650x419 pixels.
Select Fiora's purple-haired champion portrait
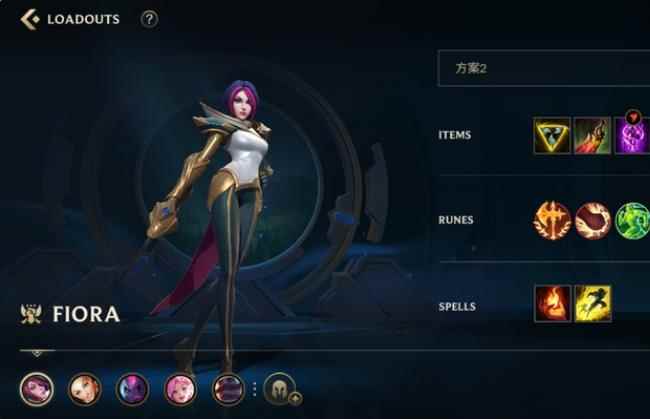37,388
